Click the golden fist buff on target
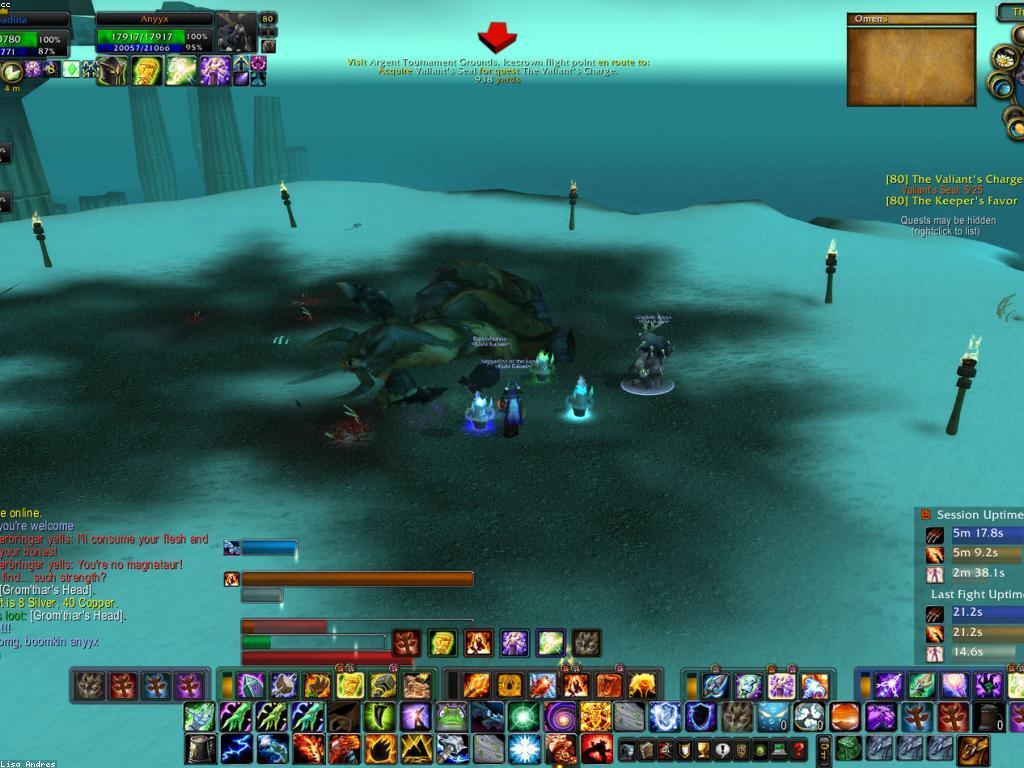Viewport: 1024px width, 768px height. (x=147, y=71)
